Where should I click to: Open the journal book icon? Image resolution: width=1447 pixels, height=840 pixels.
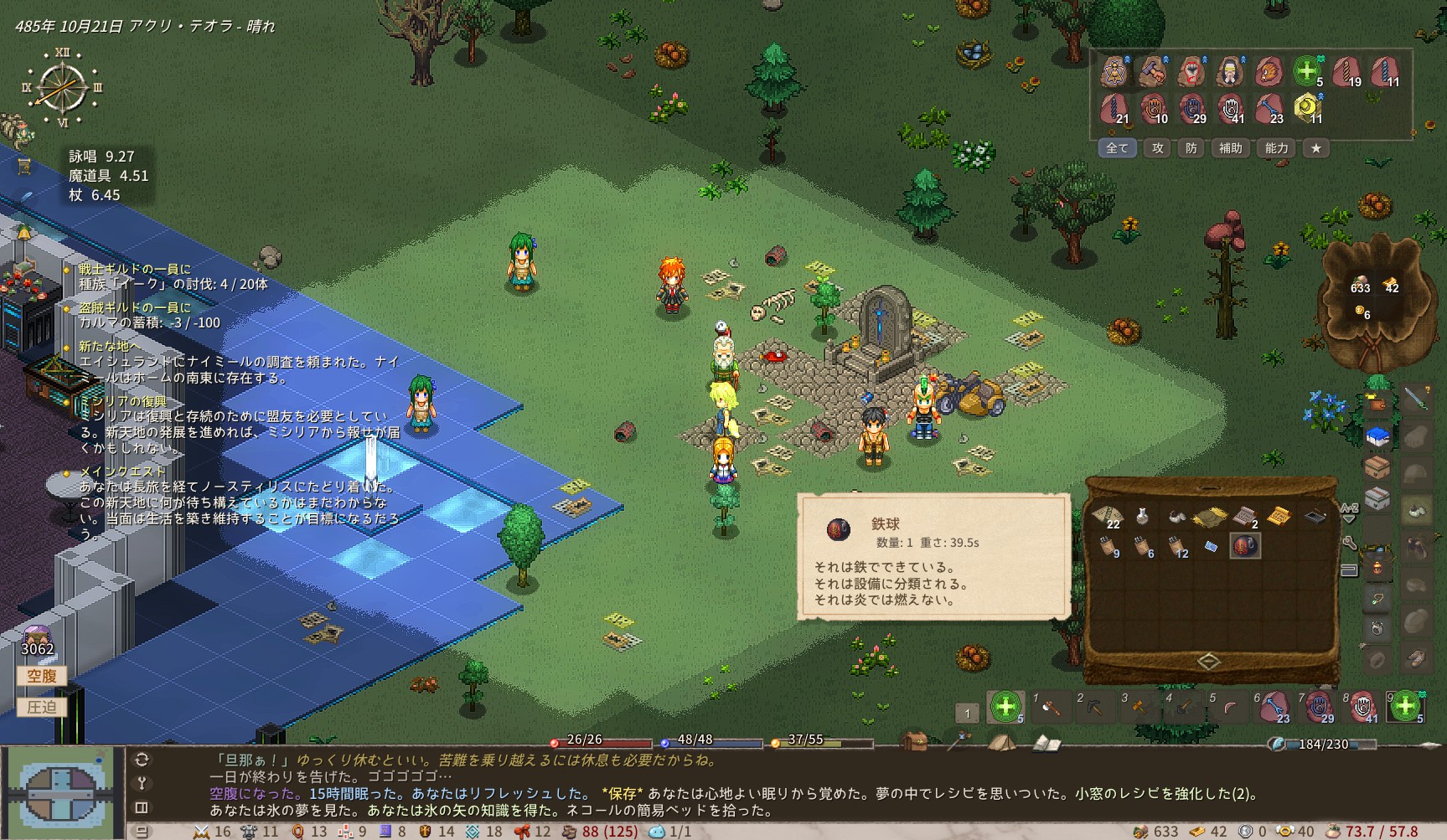tap(1045, 742)
